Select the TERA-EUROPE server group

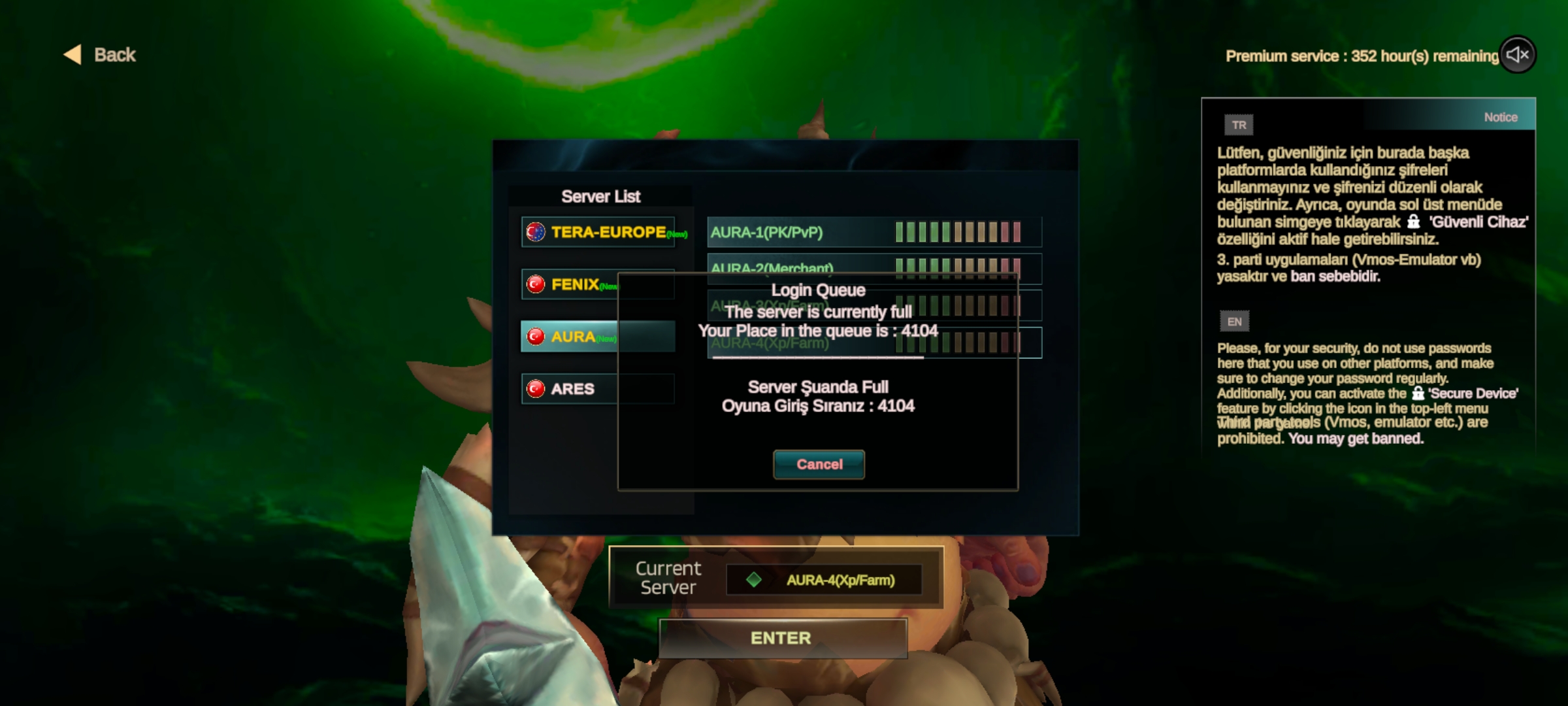(x=598, y=232)
